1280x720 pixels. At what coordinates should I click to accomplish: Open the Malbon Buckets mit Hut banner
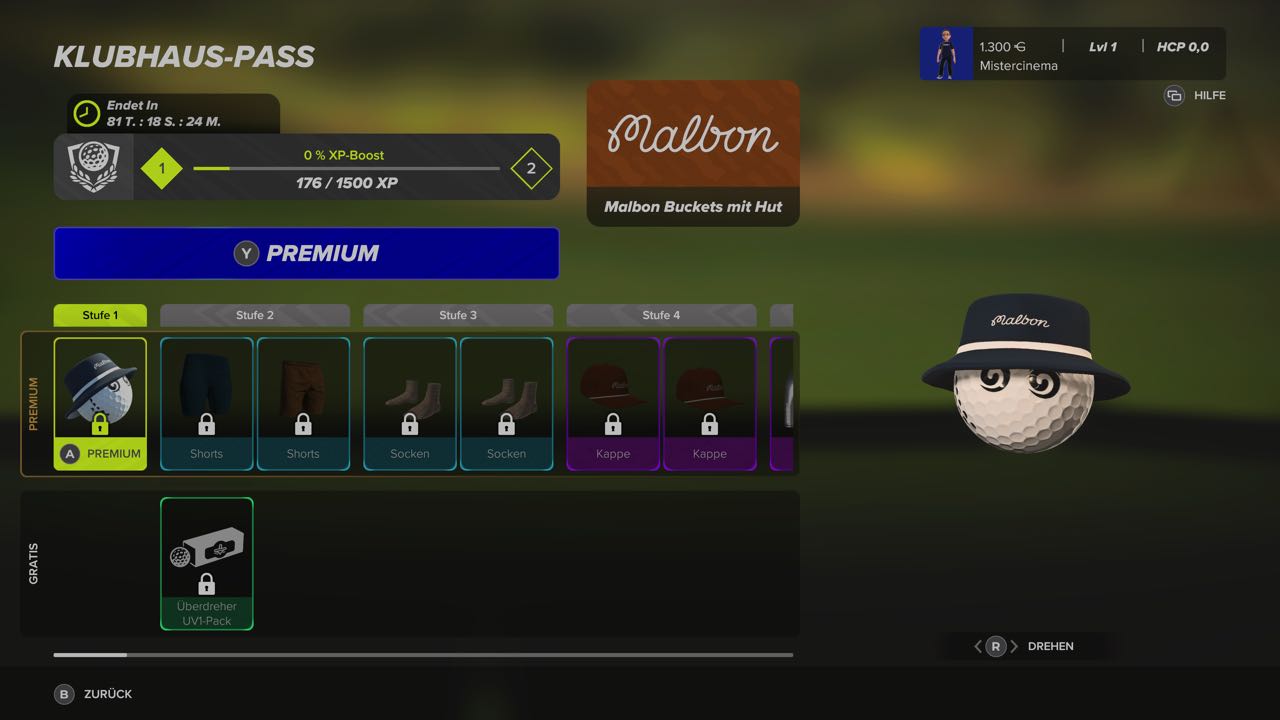tap(692, 152)
